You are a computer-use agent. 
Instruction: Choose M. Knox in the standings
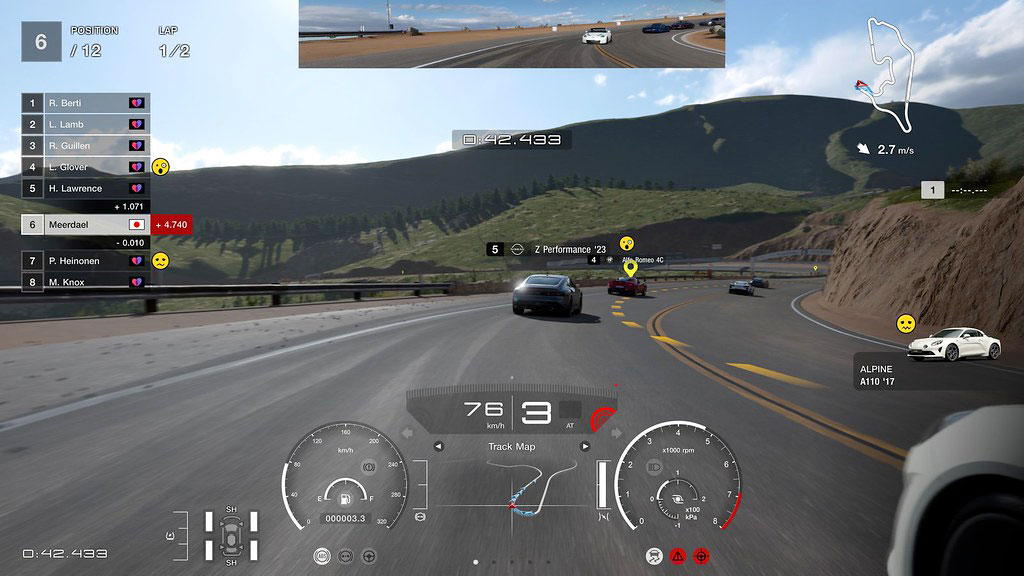85,282
